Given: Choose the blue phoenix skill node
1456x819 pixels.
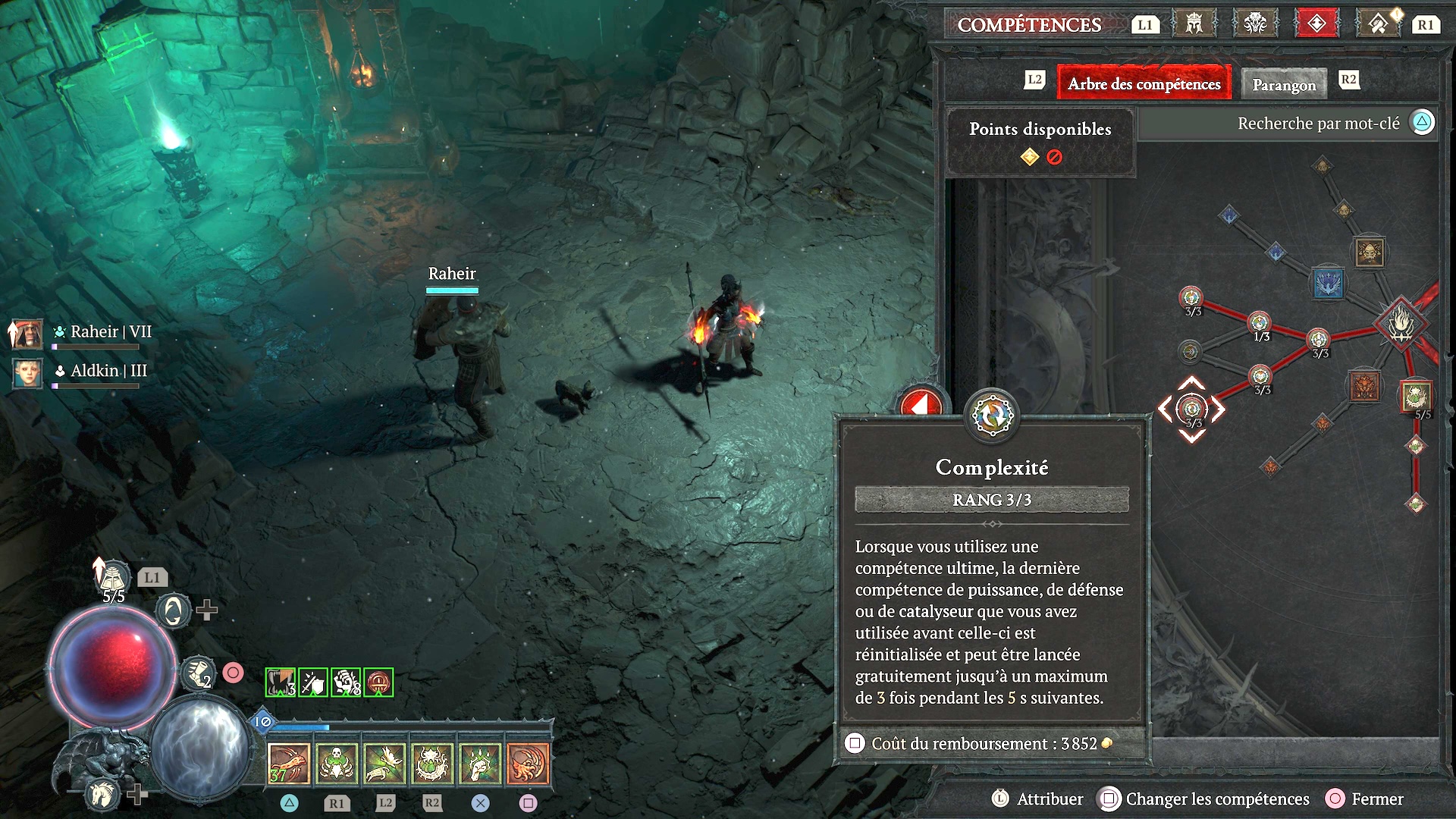Looking at the screenshot, I should pyautogui.click(x=1327, y=284).
